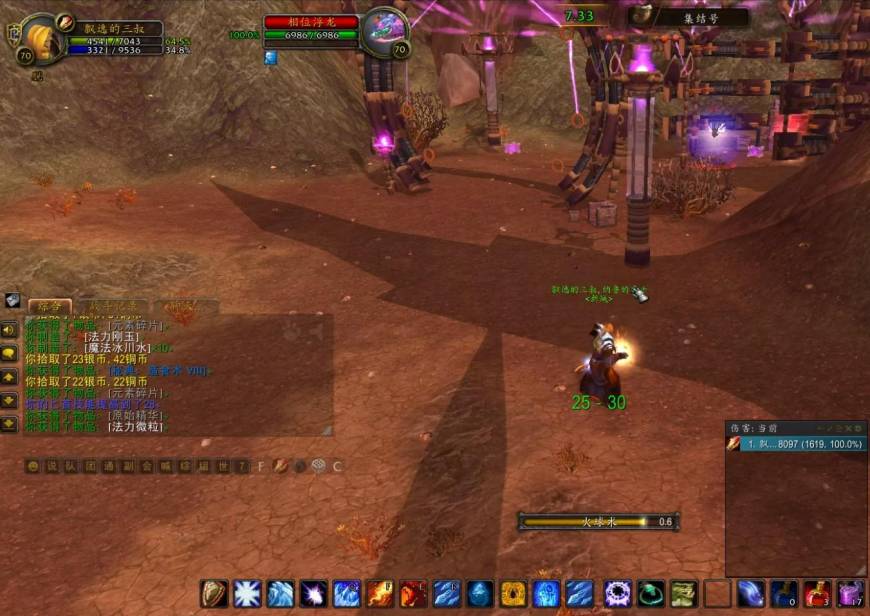Open the chat emote smiley button
The width and height of the screenshot is (870, 616).
(32, 466)
